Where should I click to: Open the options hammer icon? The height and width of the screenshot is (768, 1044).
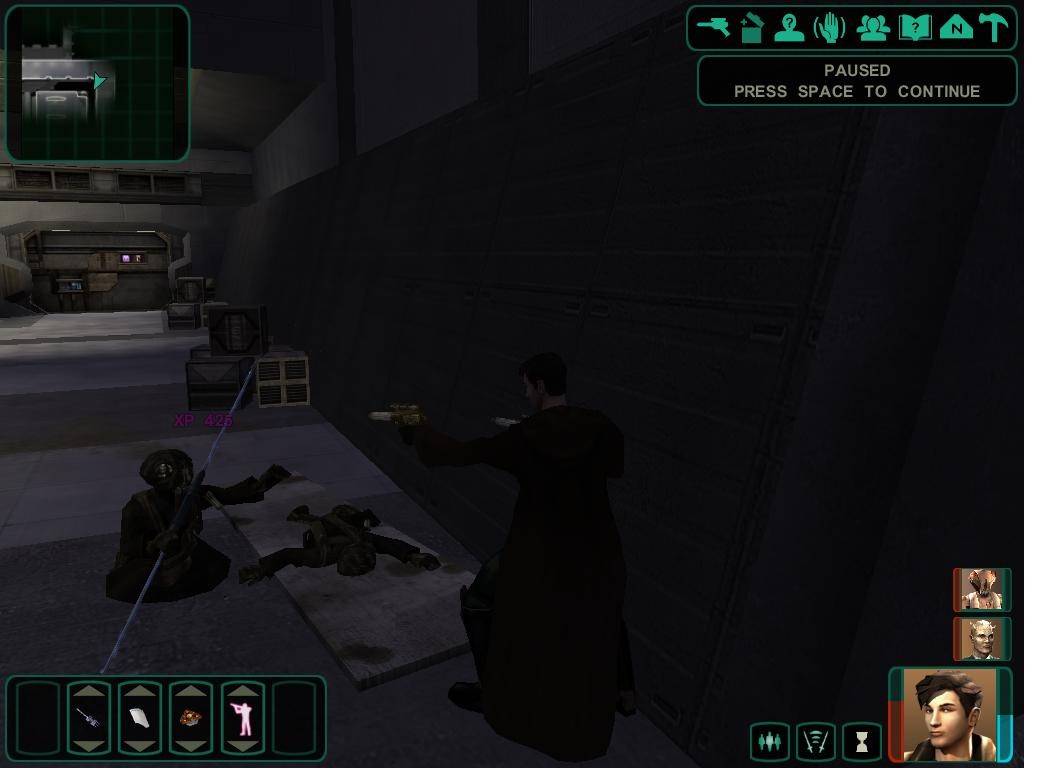coord(995,27)
